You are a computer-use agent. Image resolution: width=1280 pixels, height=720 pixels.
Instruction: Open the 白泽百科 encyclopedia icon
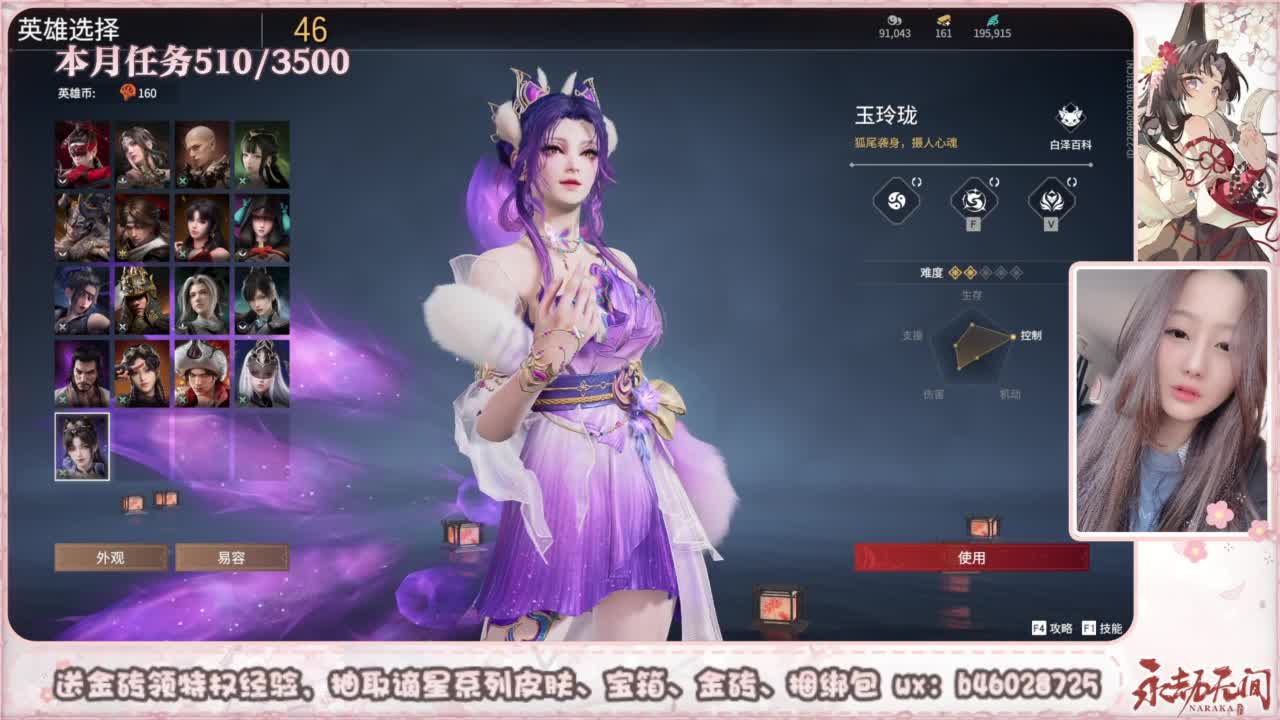(1070, 118)
